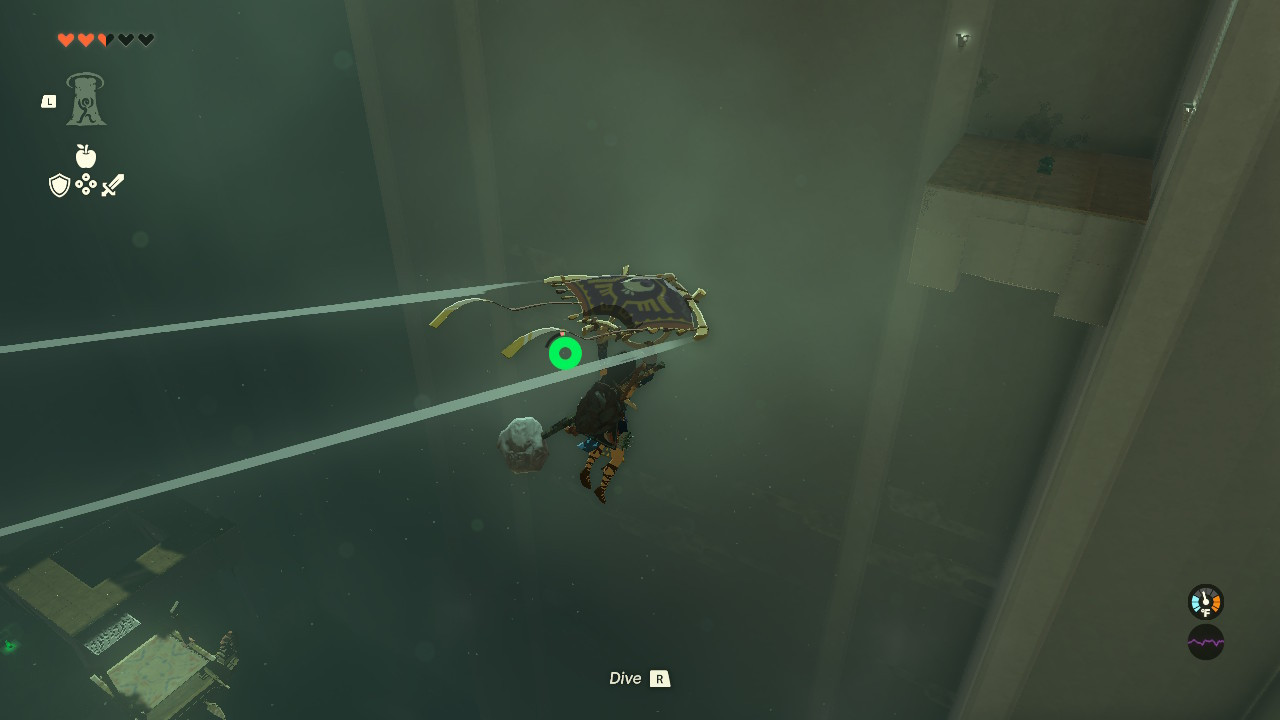Click Link gliding with the paraglider
This screenshot has height=720, width=1280.
point(612,410)
